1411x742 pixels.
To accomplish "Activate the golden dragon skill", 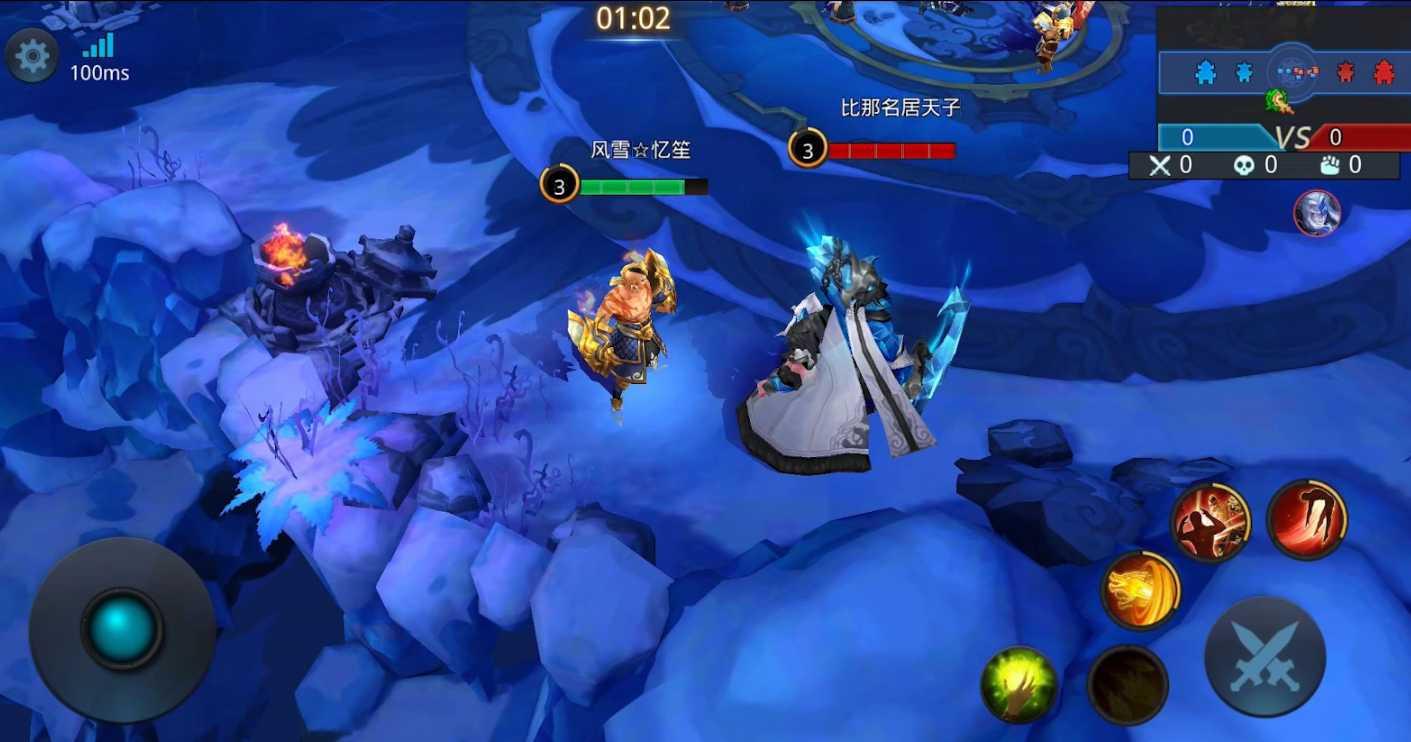I will pyautogui.click(x=1140, y=590).
